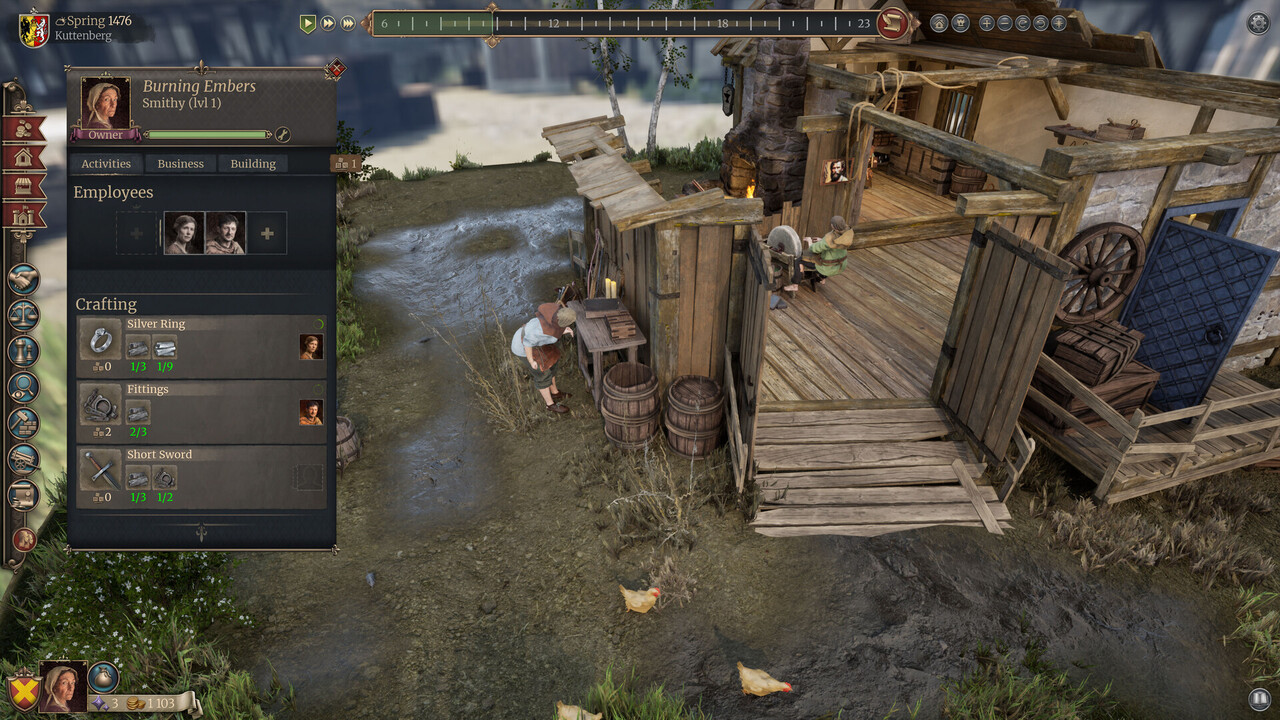Switch to the Business tab
Image resolution: width=1280 pixels, height=720 pixels.
coord(181,164)
